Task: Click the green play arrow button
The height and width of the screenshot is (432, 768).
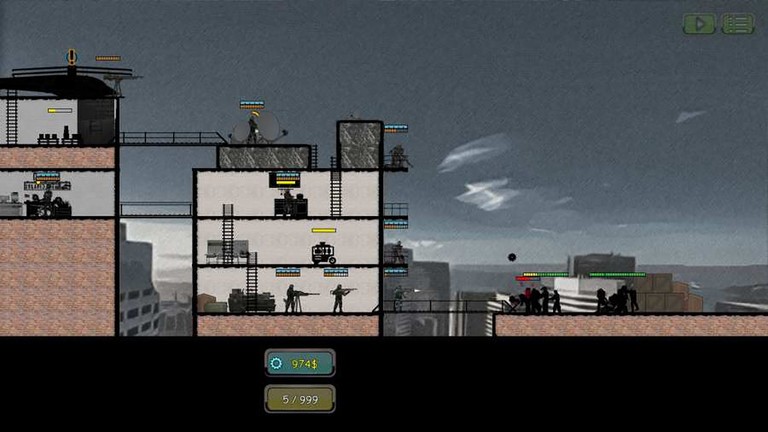Action: (699, 23)
